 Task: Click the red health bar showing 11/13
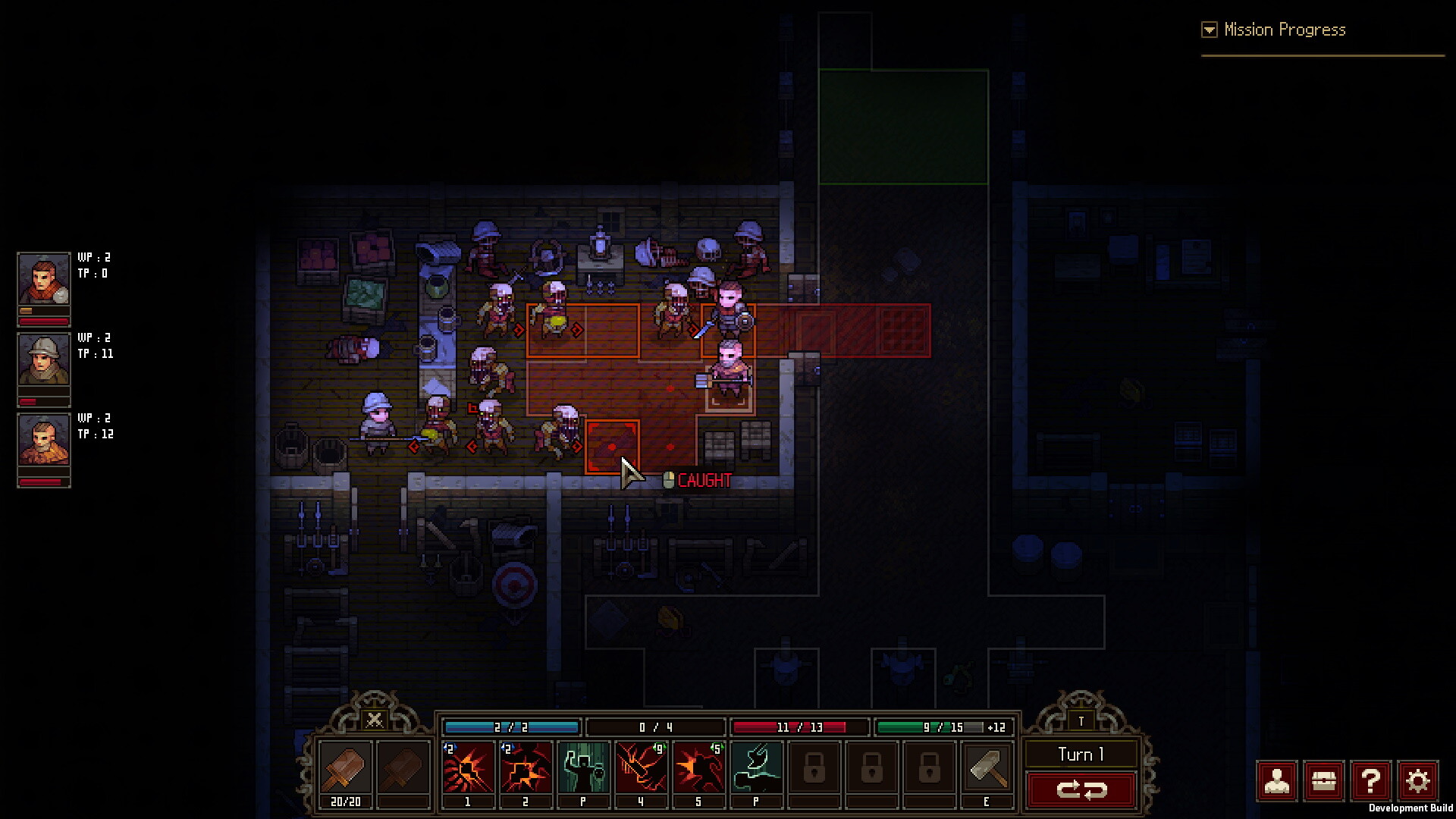coord(799,726)
